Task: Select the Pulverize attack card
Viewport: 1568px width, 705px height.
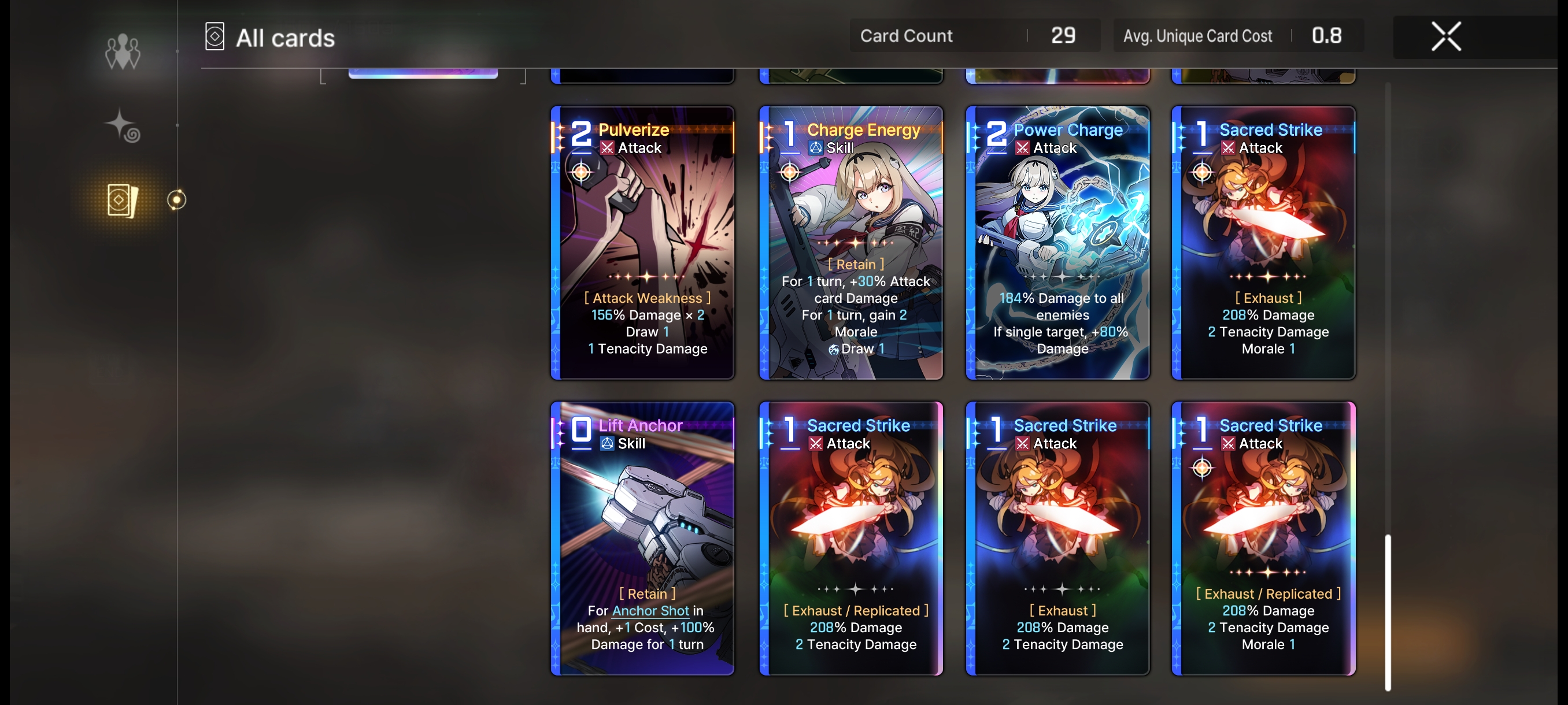Action: coord(642,242)
